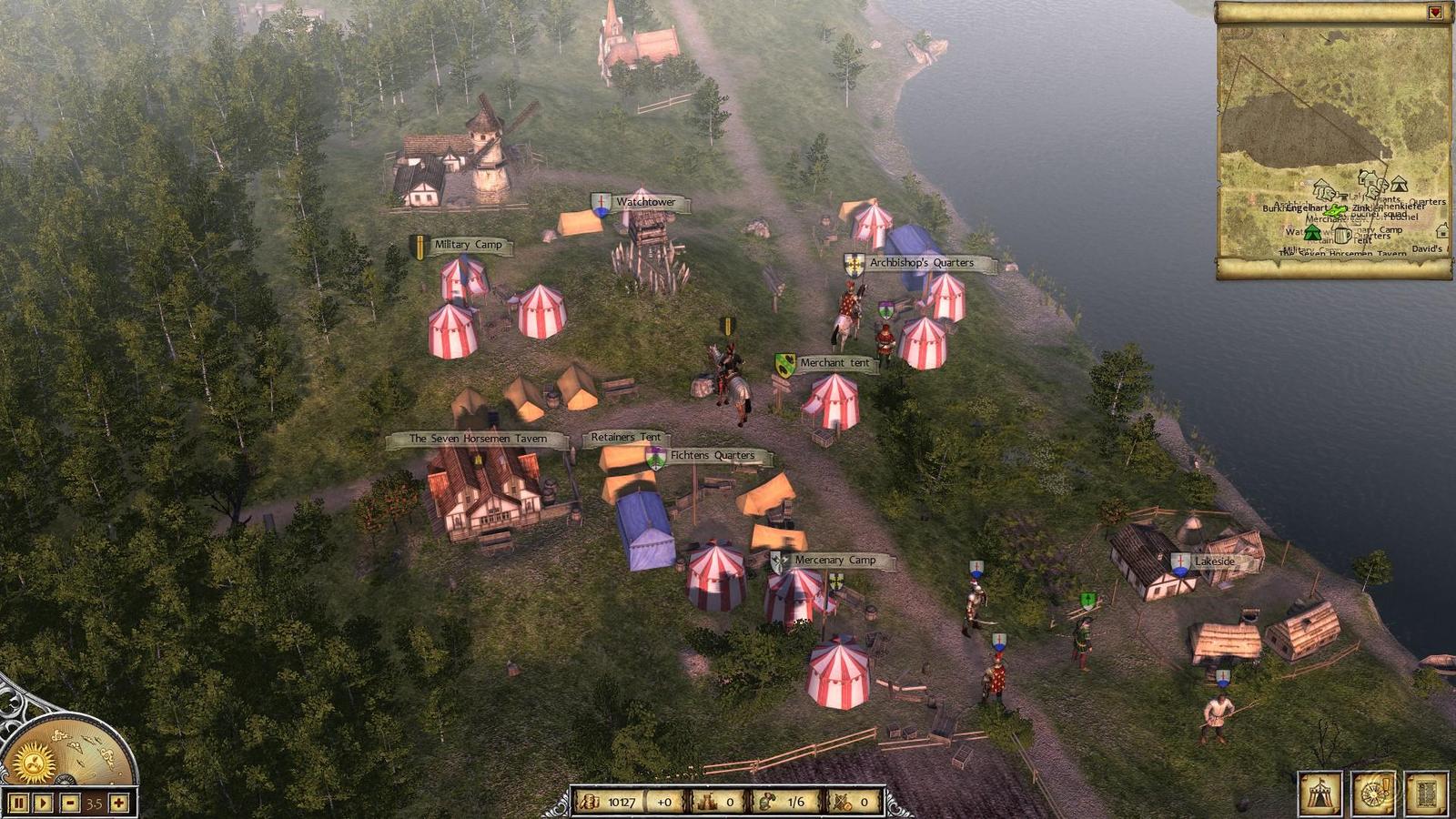Decrease game speed with the minus button
Screen dimensions: 1456x819
[x=70, y=804]
